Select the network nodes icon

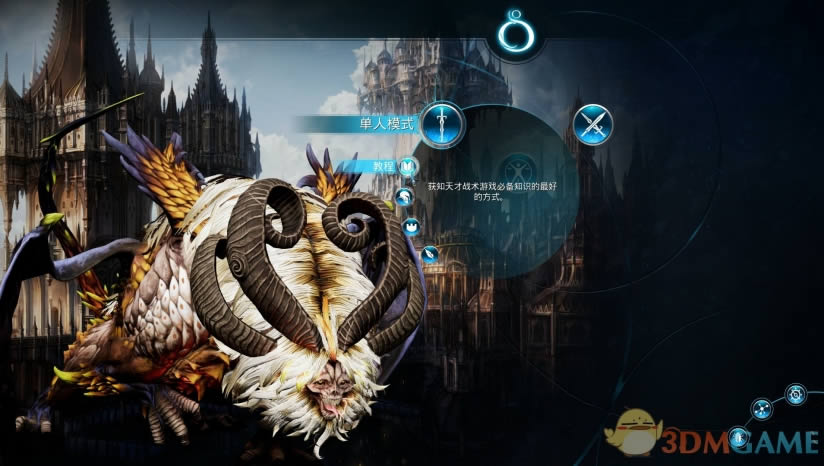[762, 408]
